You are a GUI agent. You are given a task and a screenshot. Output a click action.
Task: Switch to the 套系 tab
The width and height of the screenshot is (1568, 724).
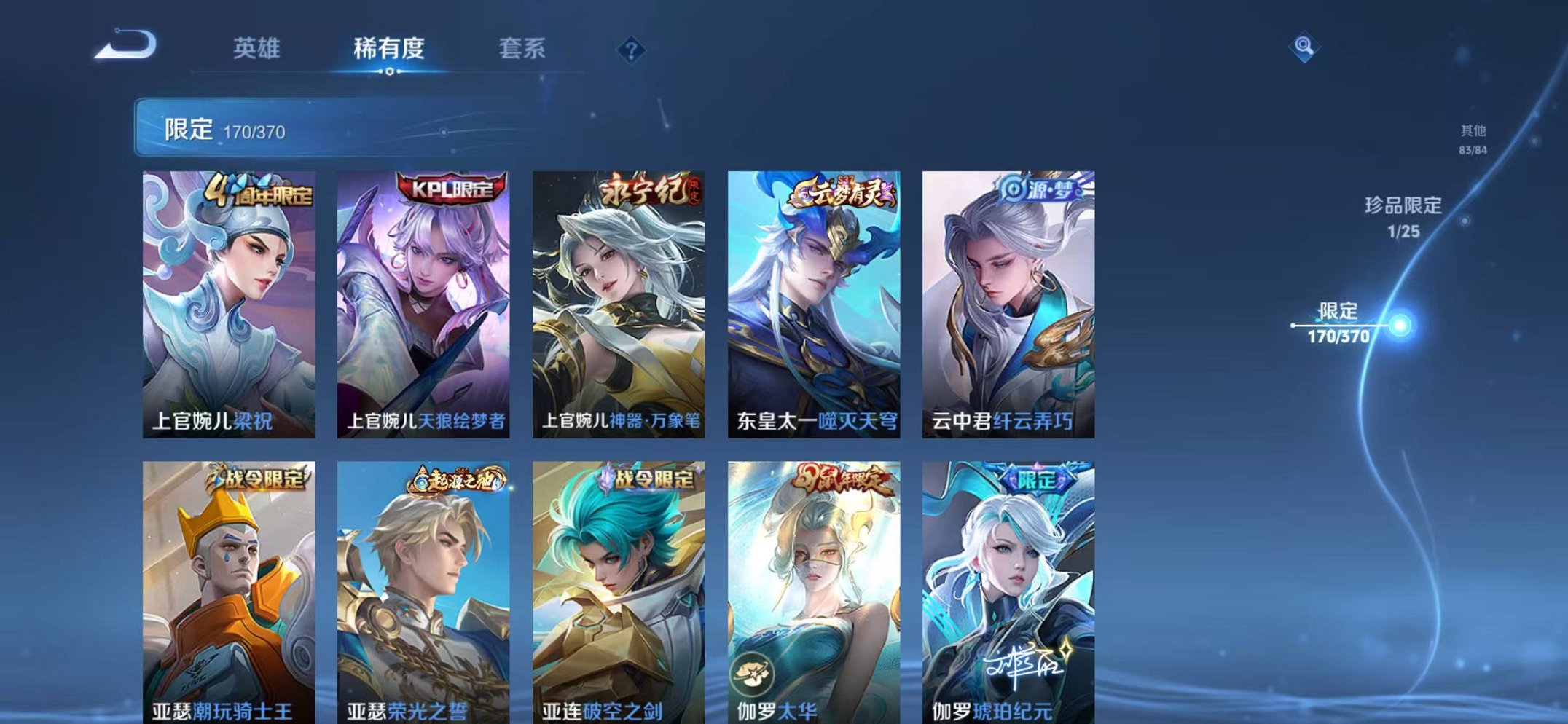(x=523, y=46)
